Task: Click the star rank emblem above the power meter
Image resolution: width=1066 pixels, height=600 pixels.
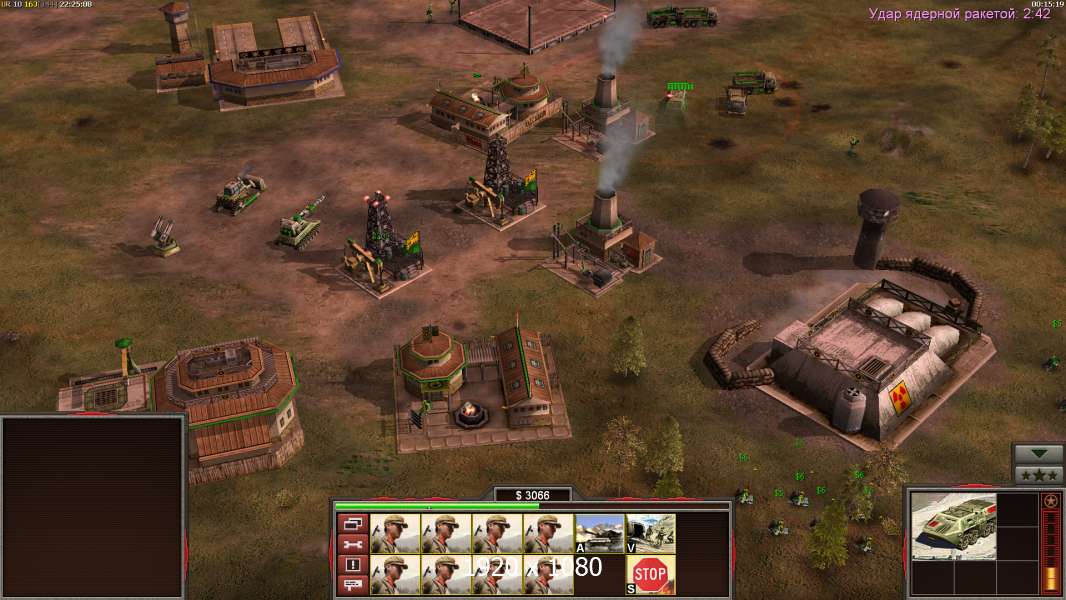Action: [1050, 501]
